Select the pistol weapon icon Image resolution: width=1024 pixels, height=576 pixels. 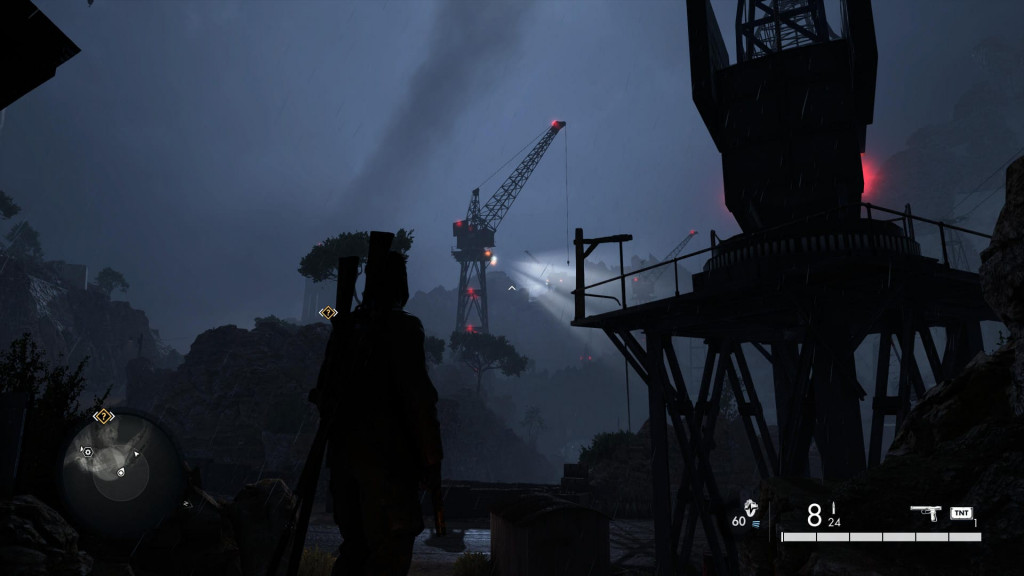[925, 512]
